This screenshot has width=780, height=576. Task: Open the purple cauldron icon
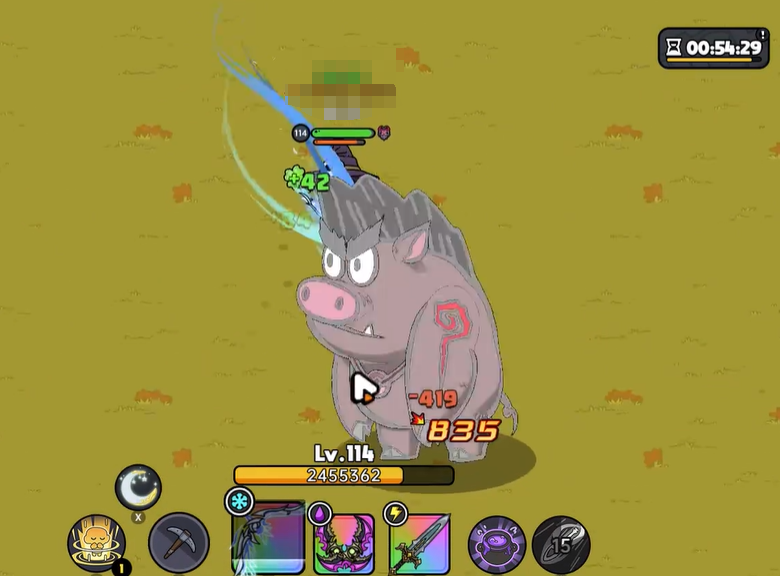tap(497, 544)
